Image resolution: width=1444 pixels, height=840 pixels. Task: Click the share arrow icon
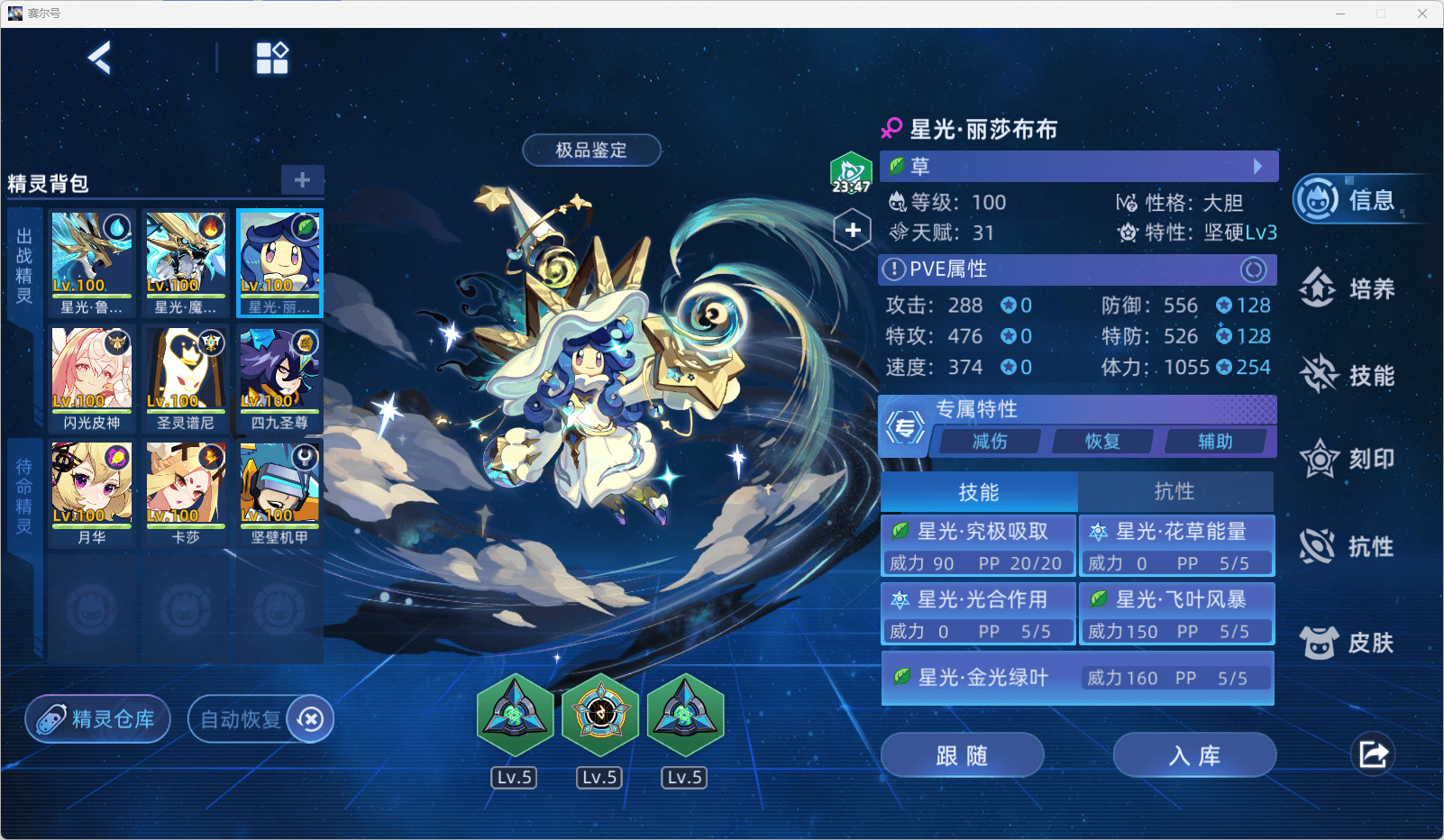[x=1373, y=754]
